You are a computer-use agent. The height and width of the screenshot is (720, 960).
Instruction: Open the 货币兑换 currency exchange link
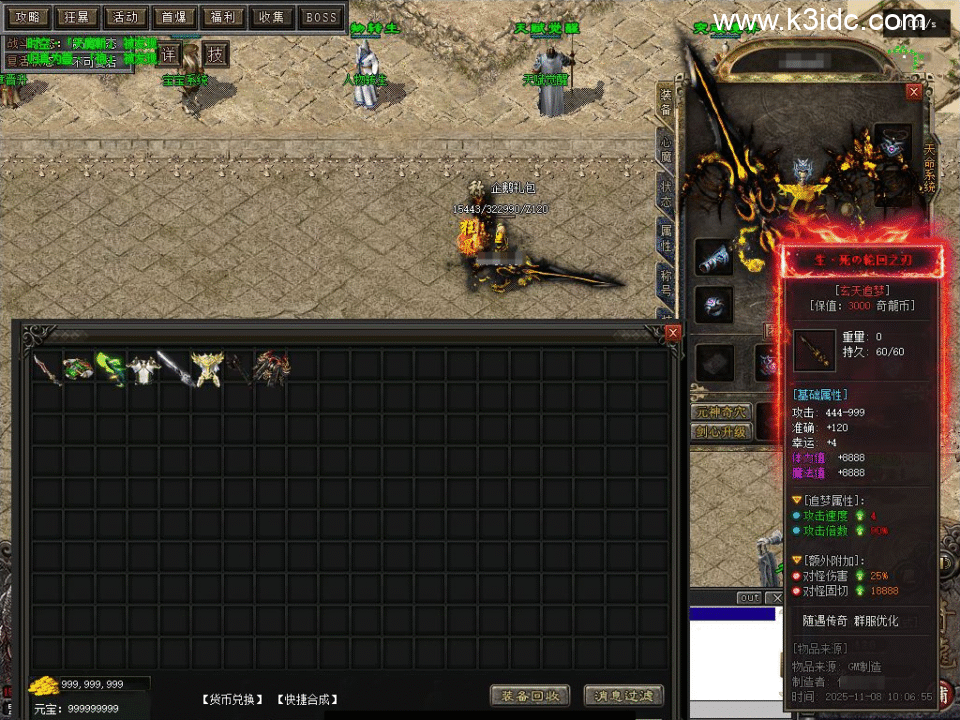[233, 699]
